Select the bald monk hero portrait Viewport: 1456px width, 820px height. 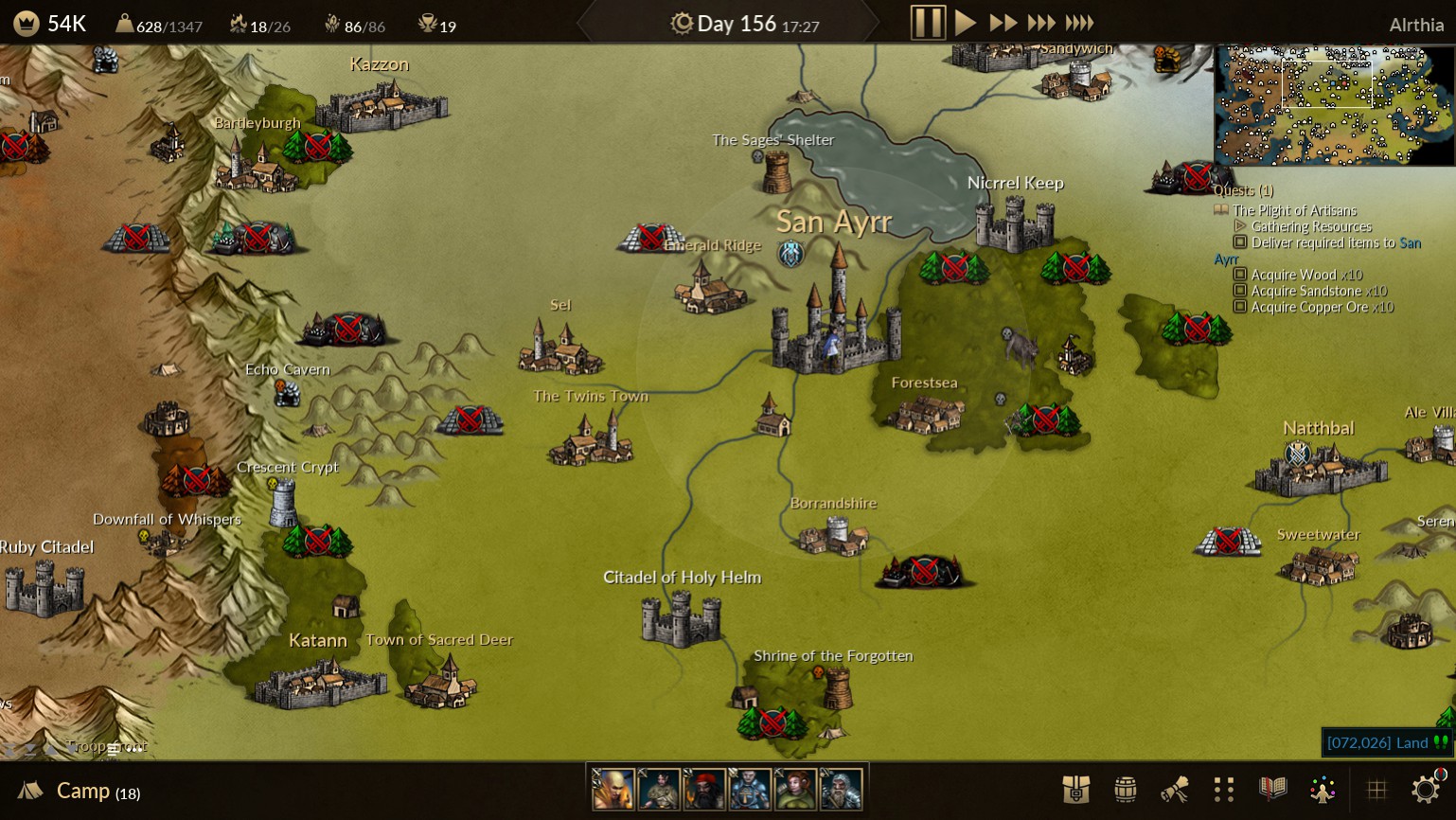click(613, 789)
